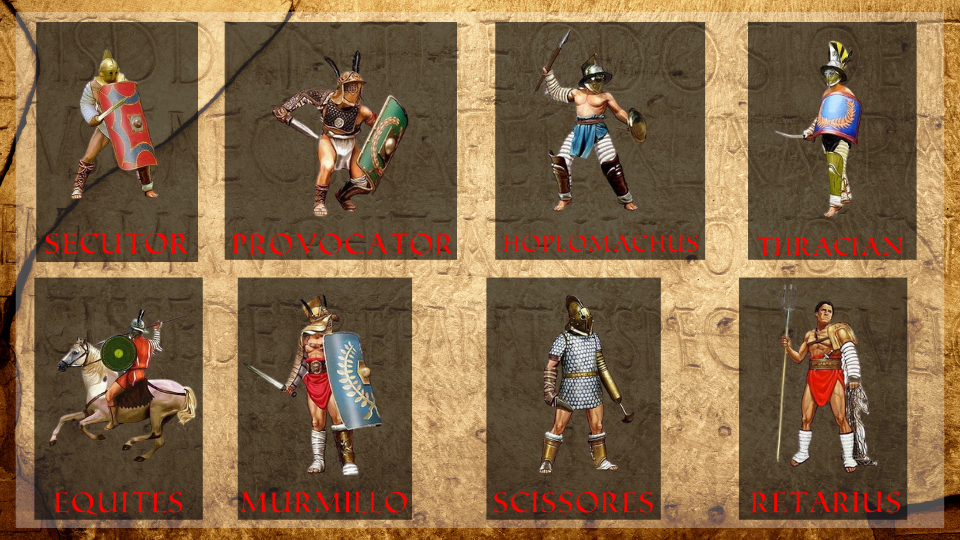Select the Thracian gladiator tile
The image size is (960, 540).
point(832,140)
